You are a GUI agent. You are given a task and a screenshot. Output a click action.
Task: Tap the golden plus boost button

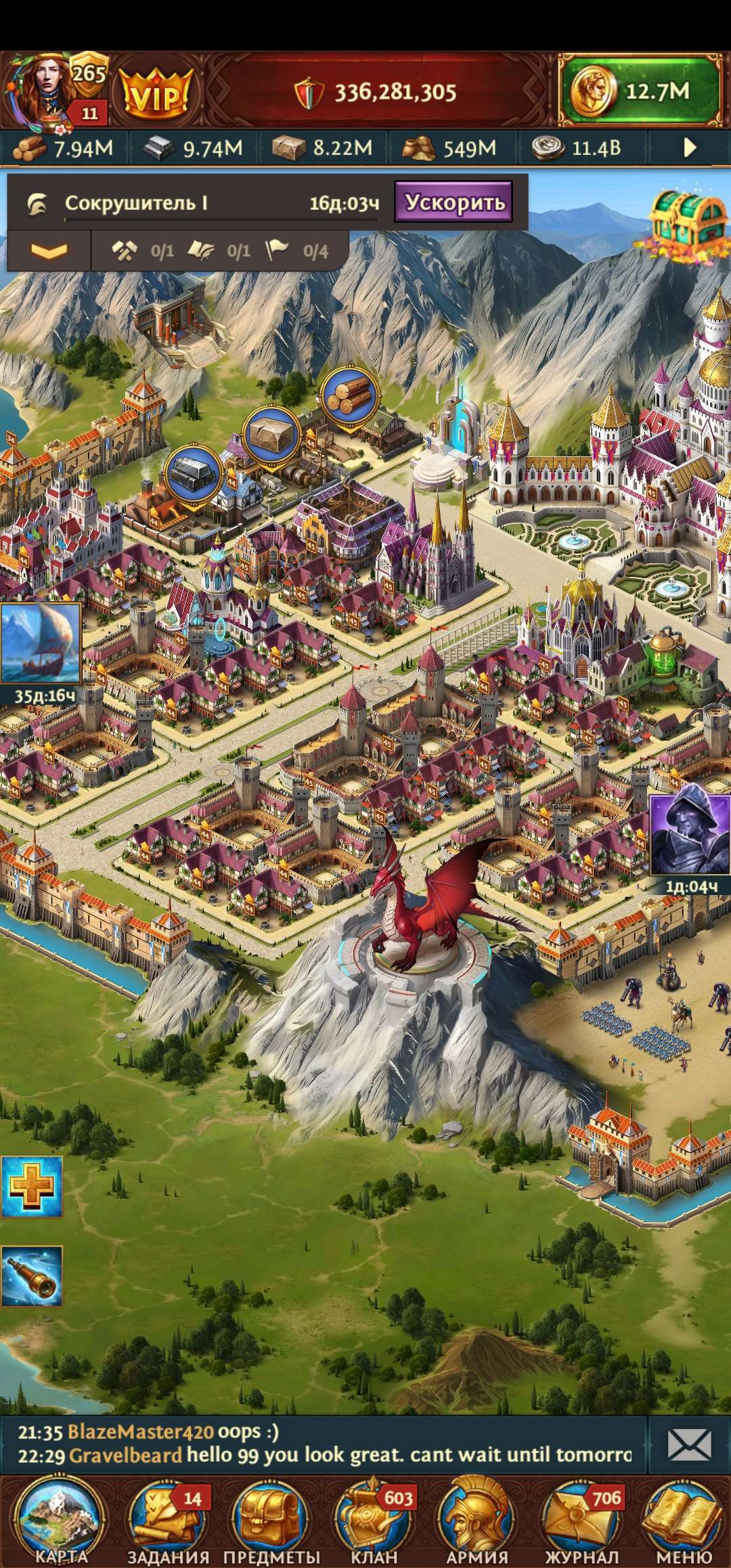(x=31, y=1186)
